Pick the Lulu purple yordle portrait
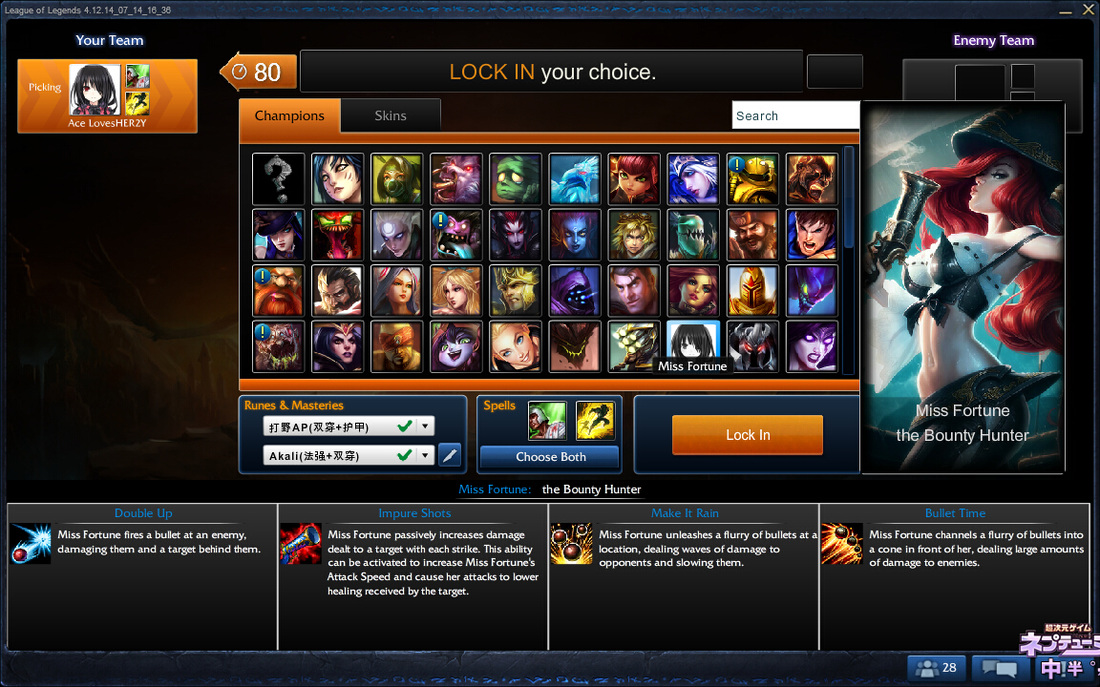This screenshot has height=687, width=1100. (x=456, y=347)
